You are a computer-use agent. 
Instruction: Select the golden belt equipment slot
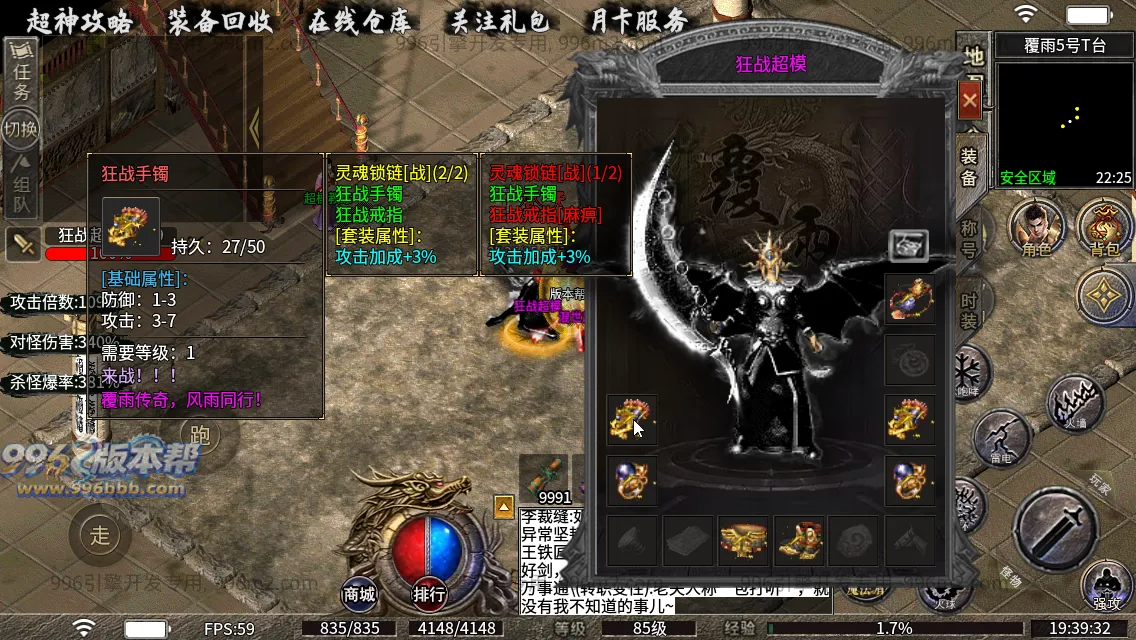pos(743,541)
